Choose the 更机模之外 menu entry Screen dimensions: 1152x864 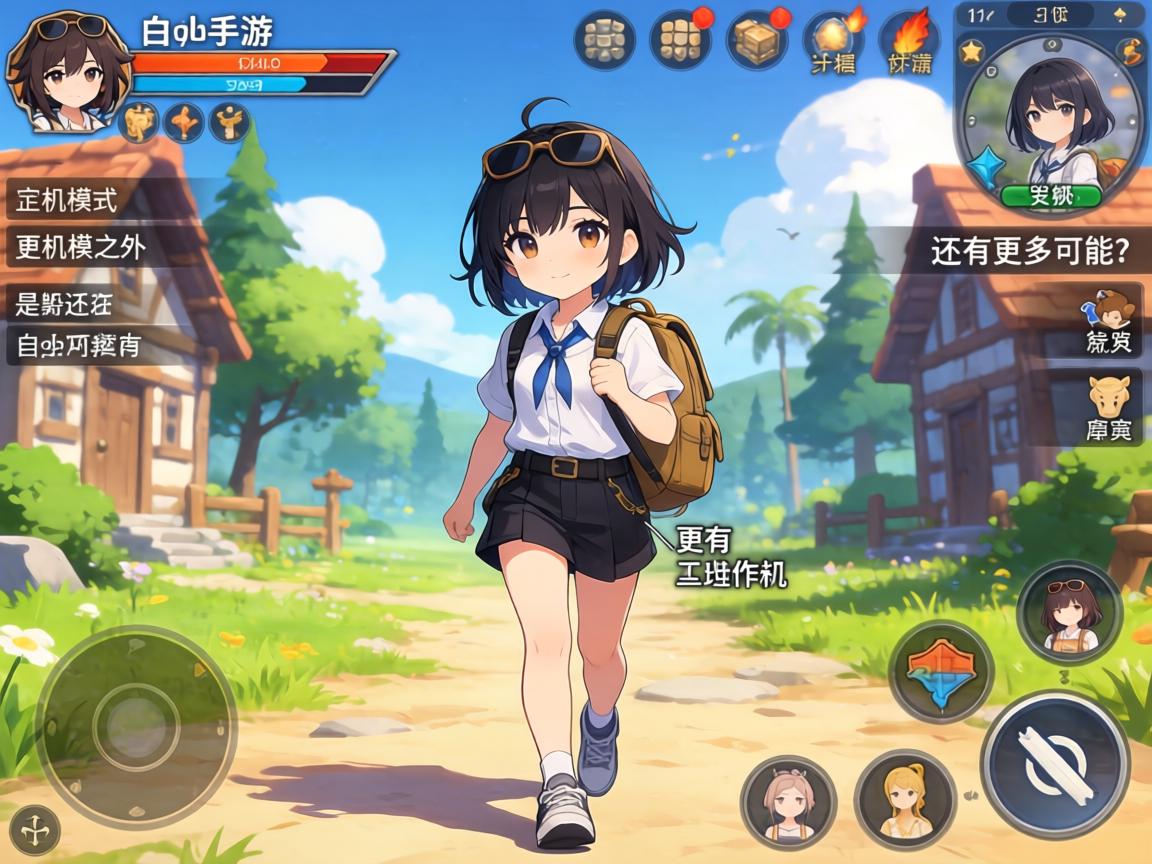82,247
